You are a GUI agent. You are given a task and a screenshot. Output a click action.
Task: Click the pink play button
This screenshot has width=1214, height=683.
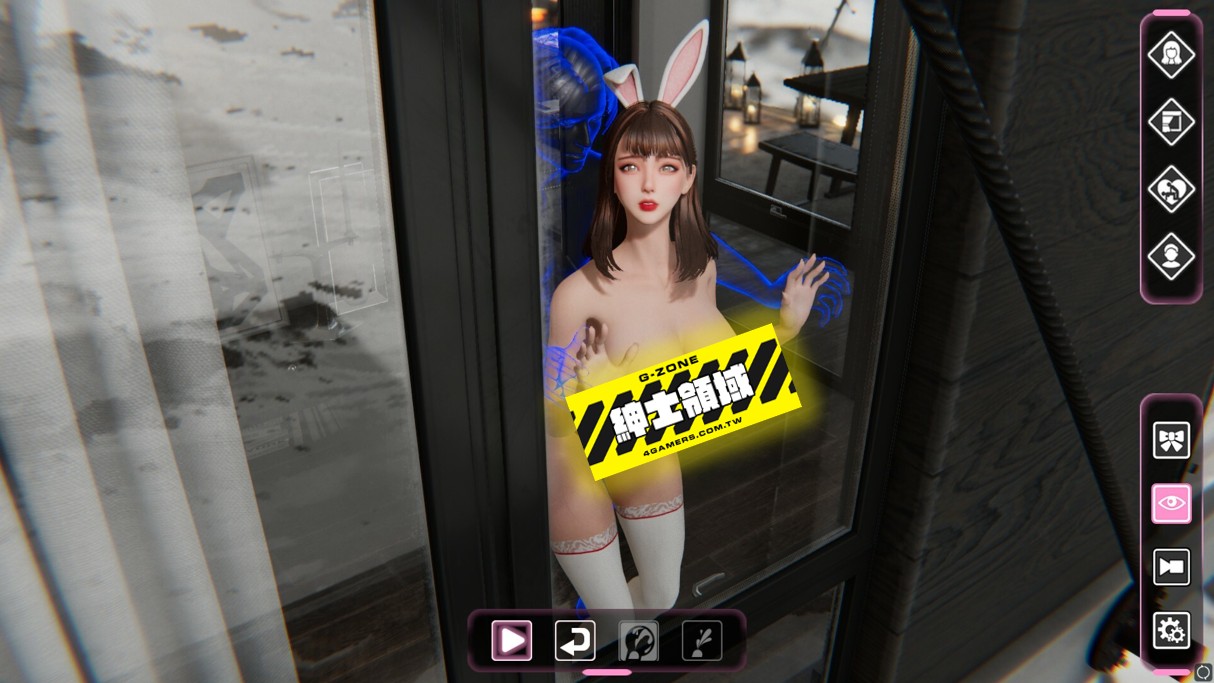[x=511, y=640]
